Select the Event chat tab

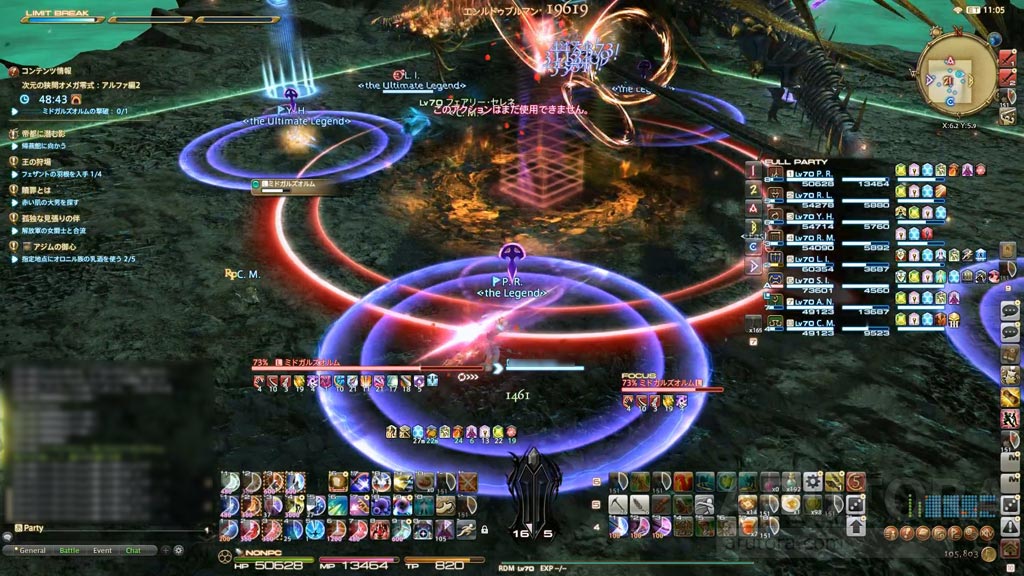point(102,550)
